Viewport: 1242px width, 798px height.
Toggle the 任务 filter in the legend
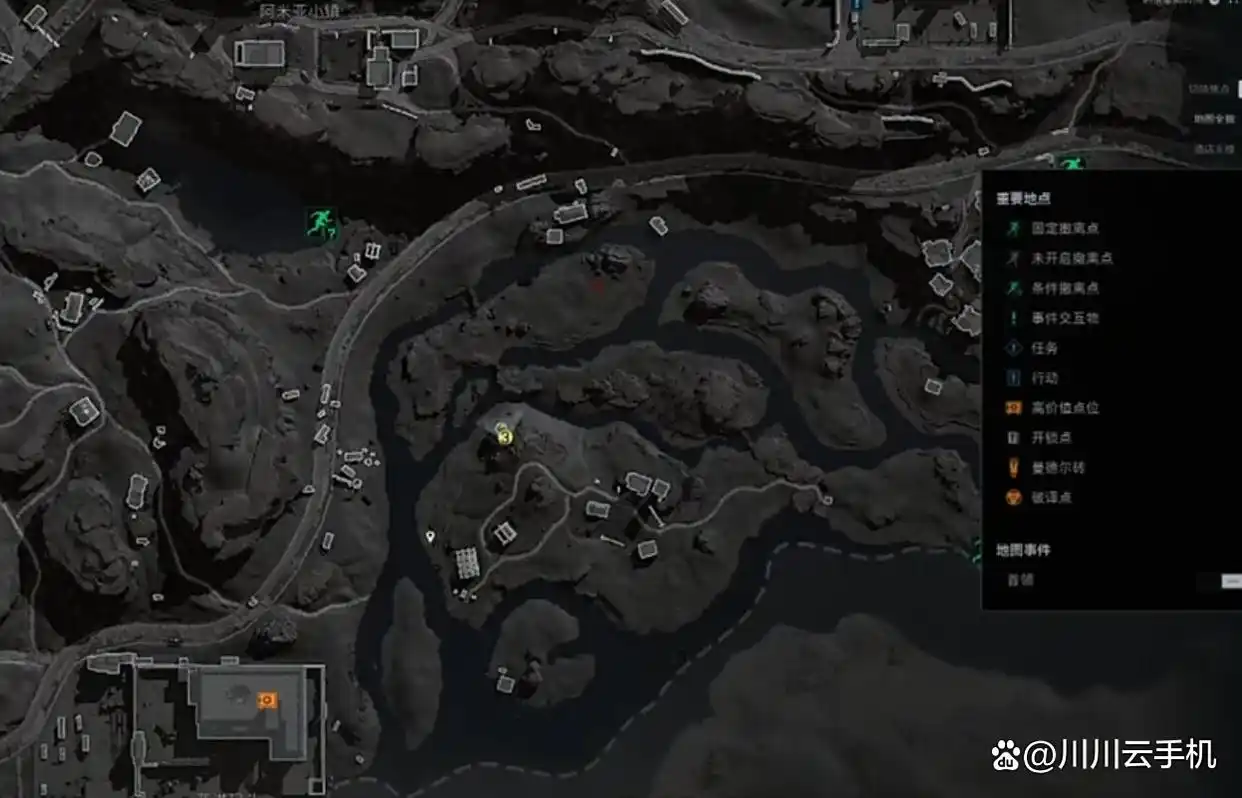coord(1043,348)
